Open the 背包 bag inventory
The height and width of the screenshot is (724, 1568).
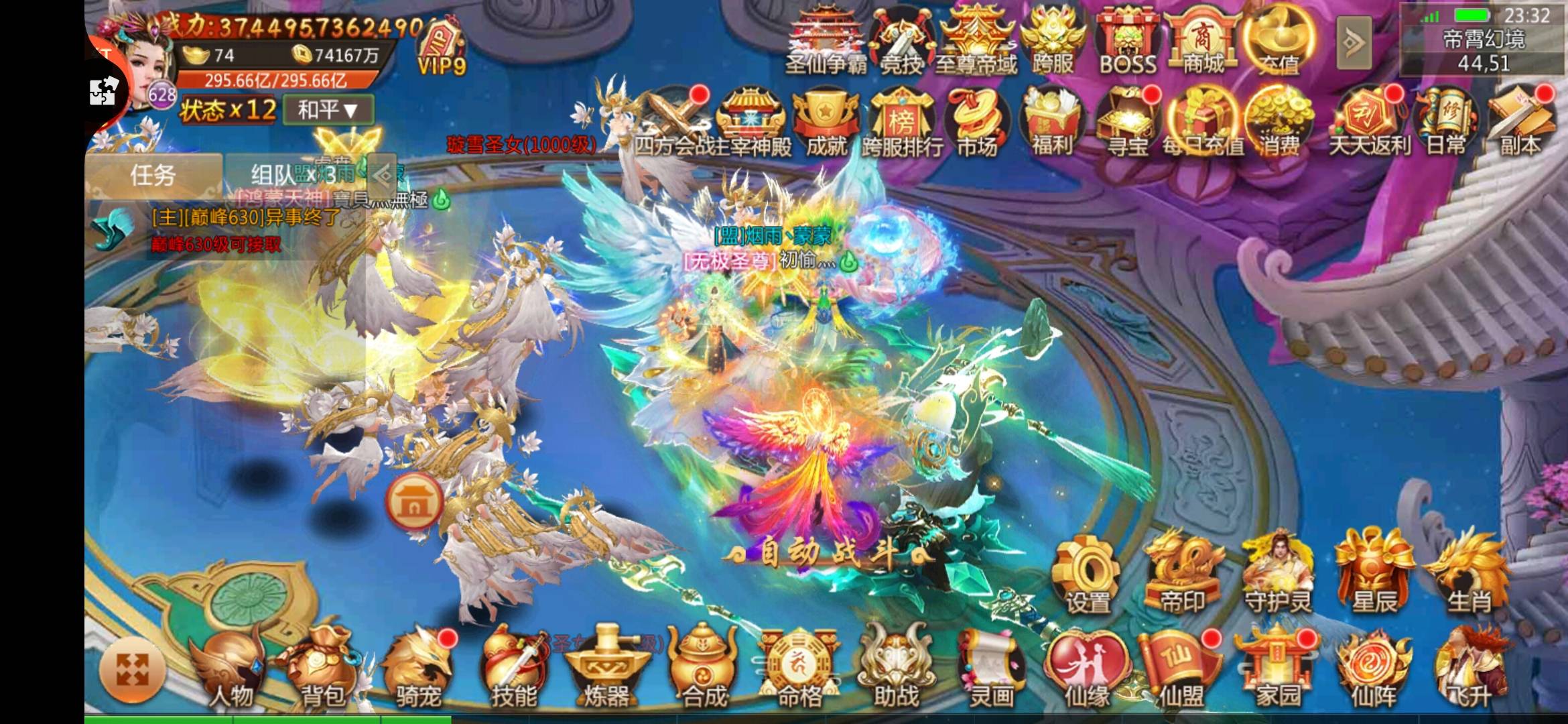point(322,671)
